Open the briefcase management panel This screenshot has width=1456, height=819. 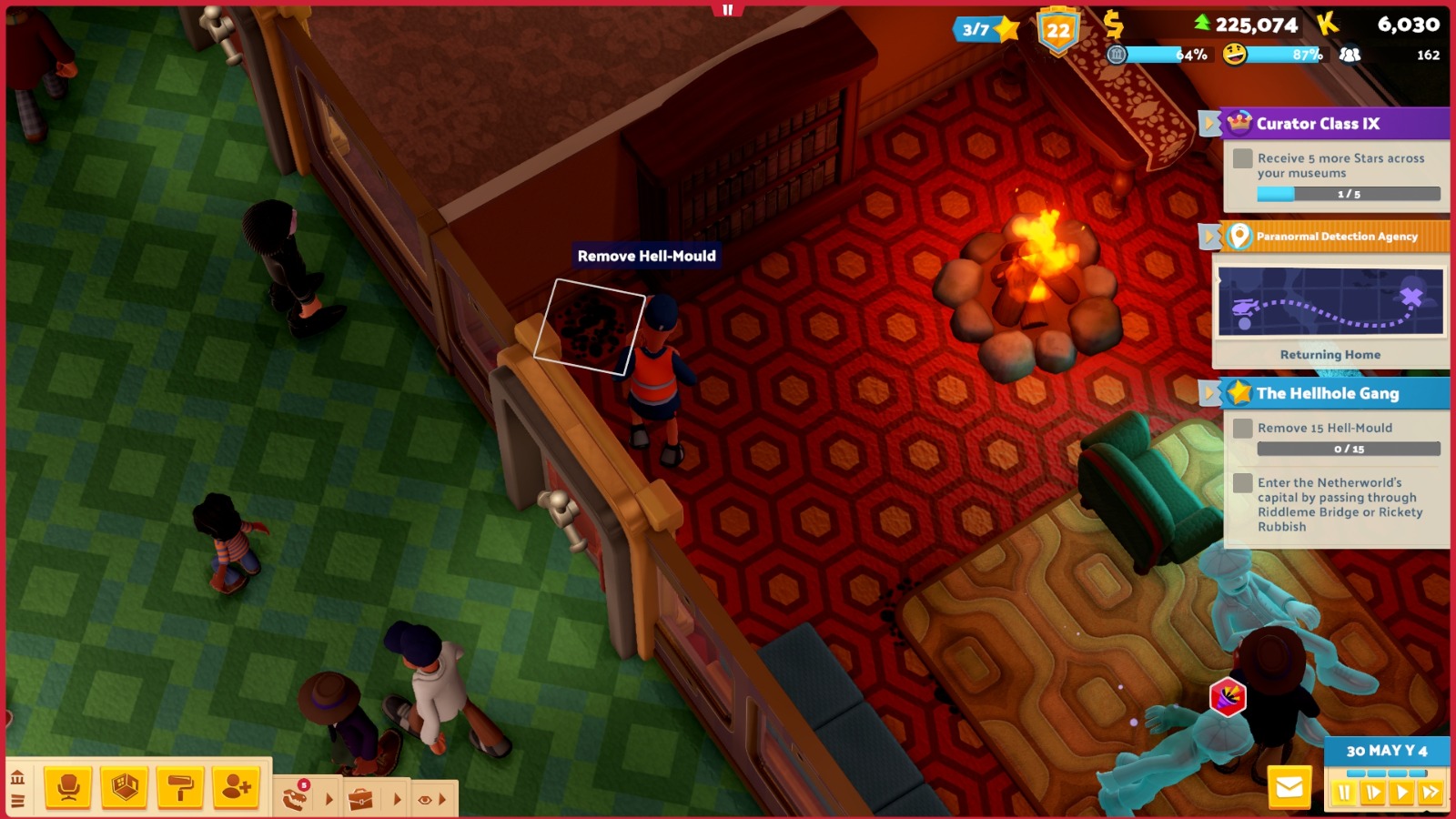361,799
